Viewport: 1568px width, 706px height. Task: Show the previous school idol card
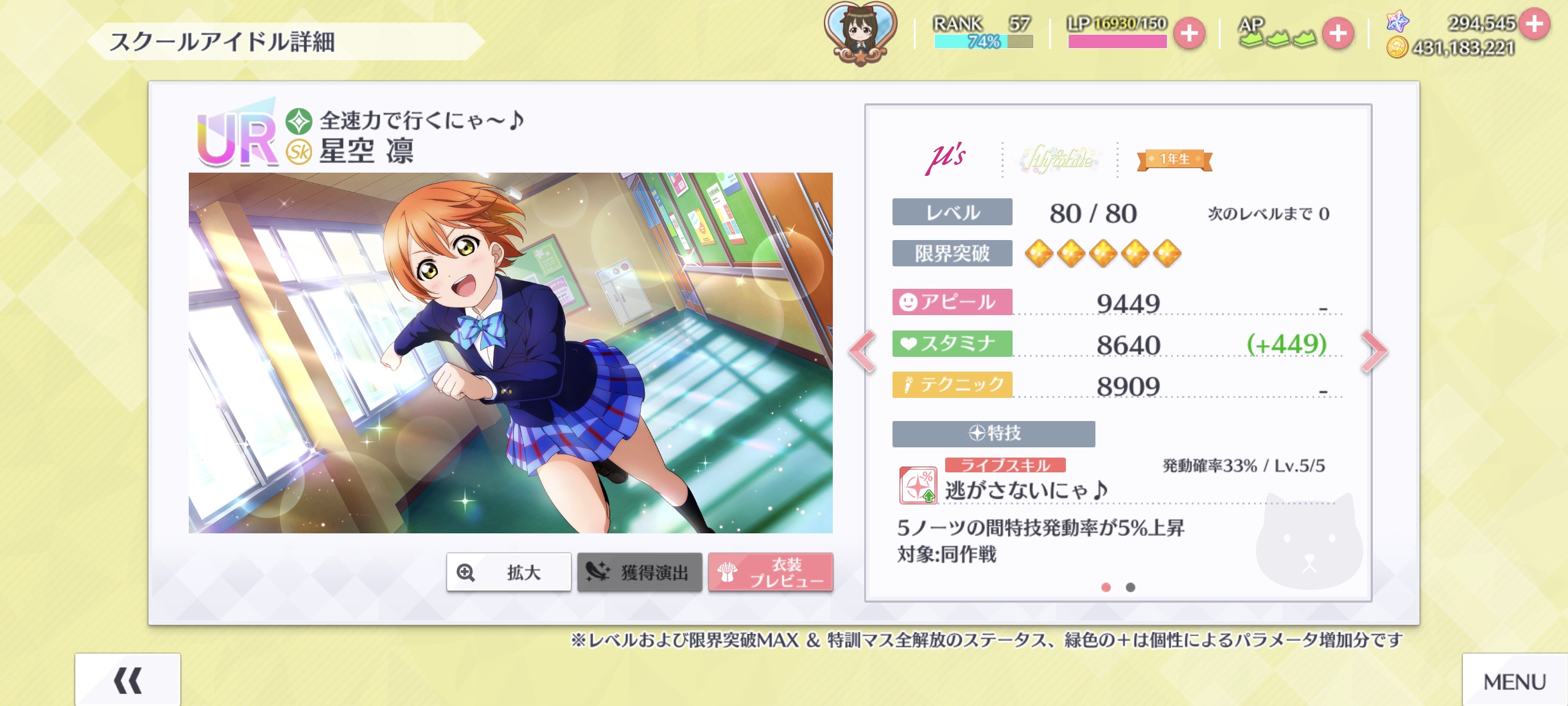point(862,351)
